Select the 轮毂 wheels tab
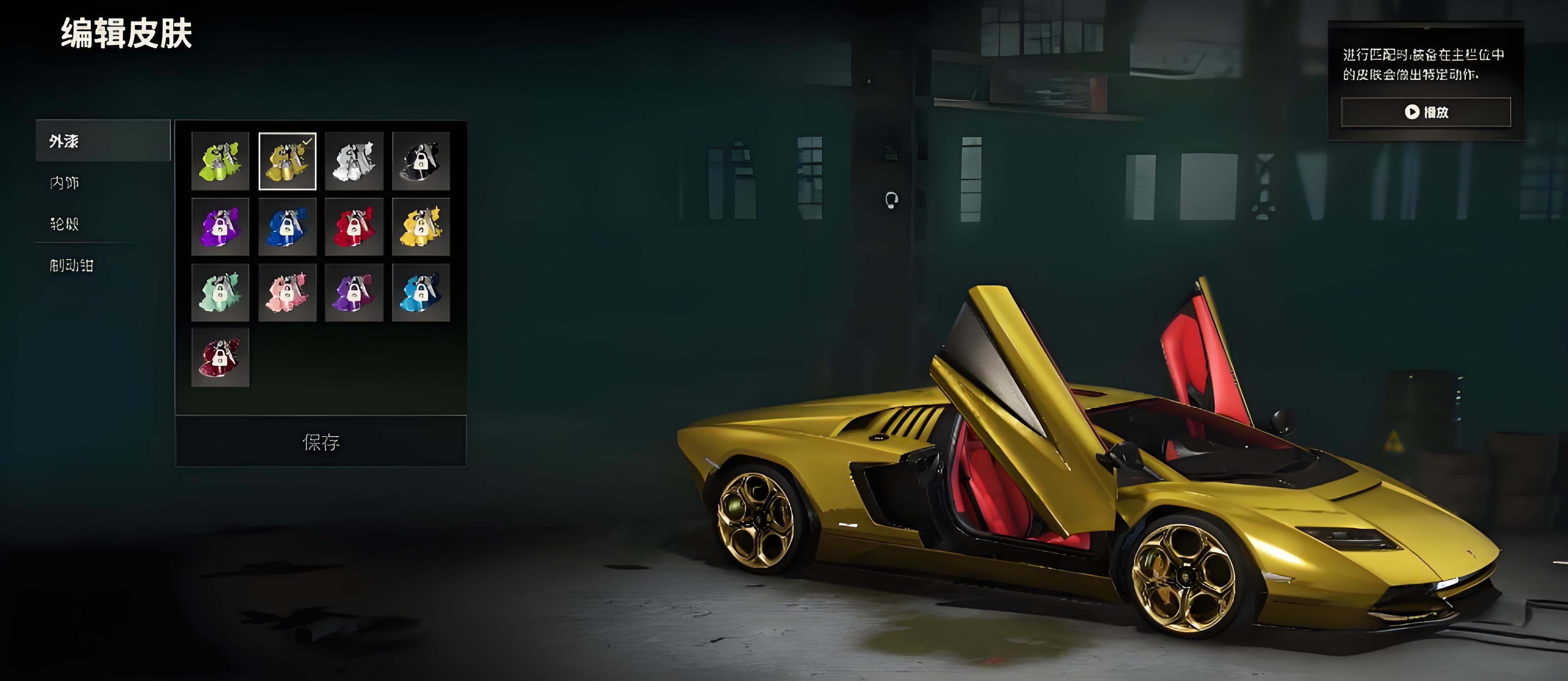Screen dimensions: 1568x681 click(65, 224)
